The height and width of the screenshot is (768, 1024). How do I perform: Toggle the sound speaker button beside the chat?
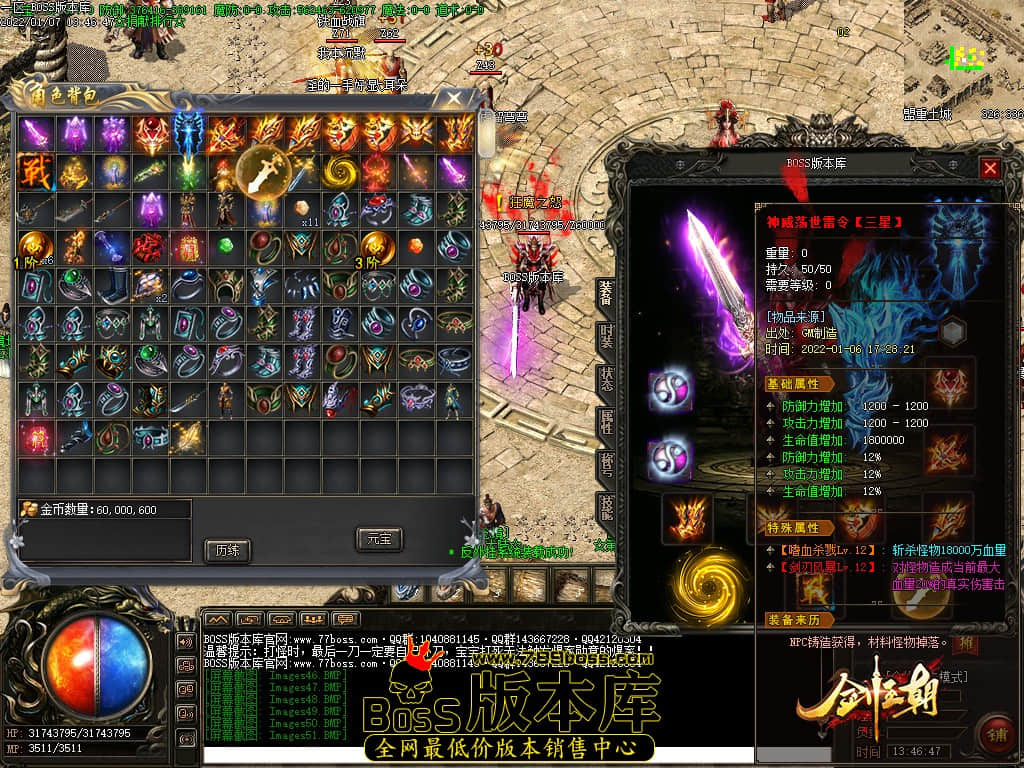[x=185, y=641]
